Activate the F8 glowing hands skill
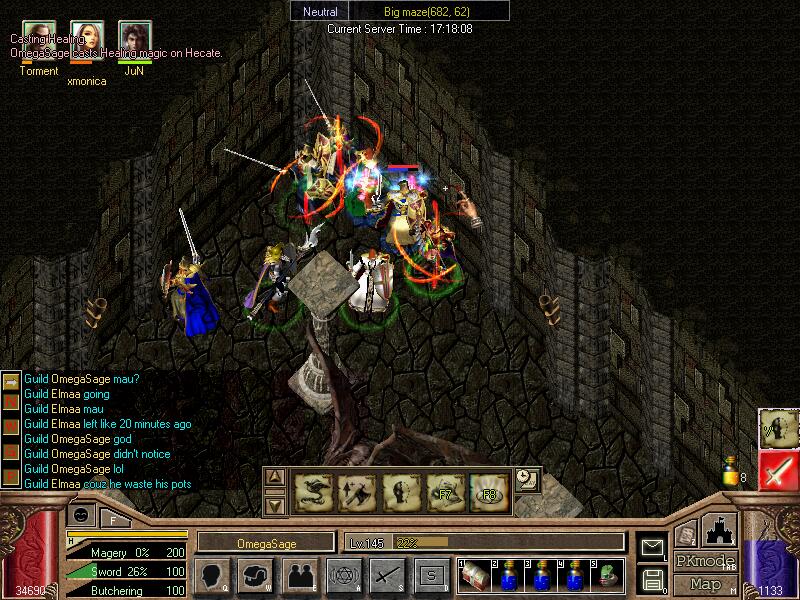This screenshot has height=600, width=800. [488, 490]
